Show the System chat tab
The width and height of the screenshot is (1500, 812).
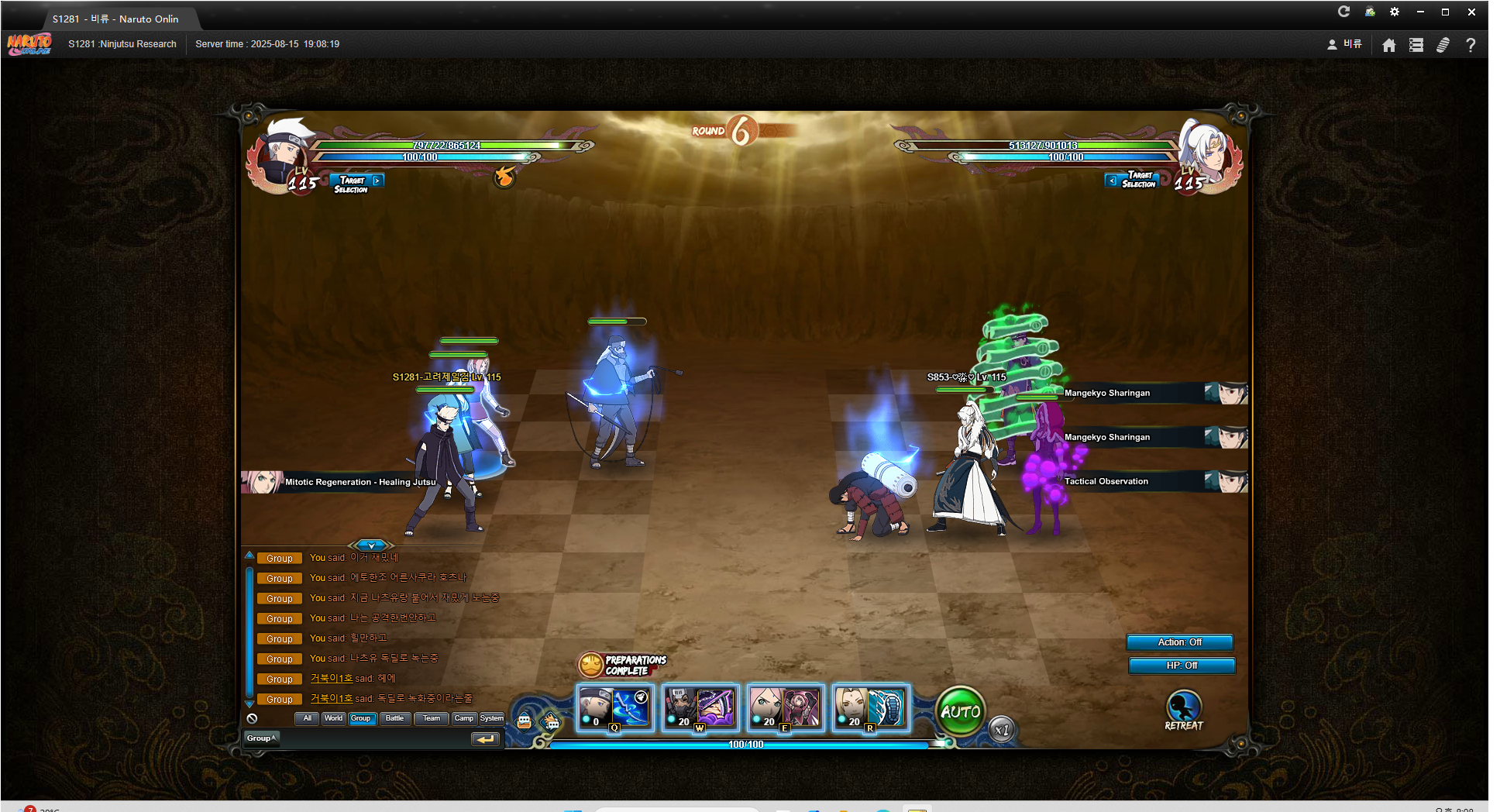tap(491, 718)
